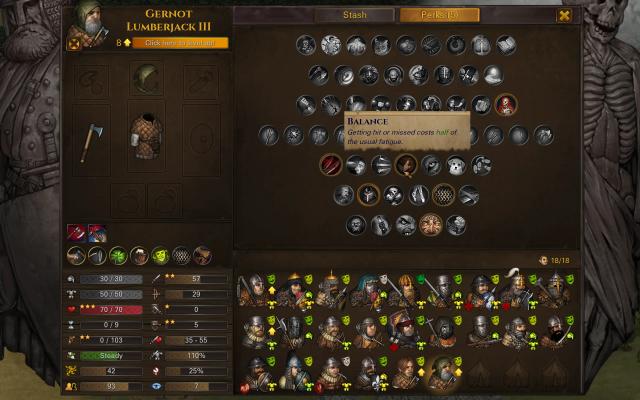Image resolution: width=640 pixels, height=400 pixels.
Task: Select the equipped helmet slot
Action: (x=147, y=80)
